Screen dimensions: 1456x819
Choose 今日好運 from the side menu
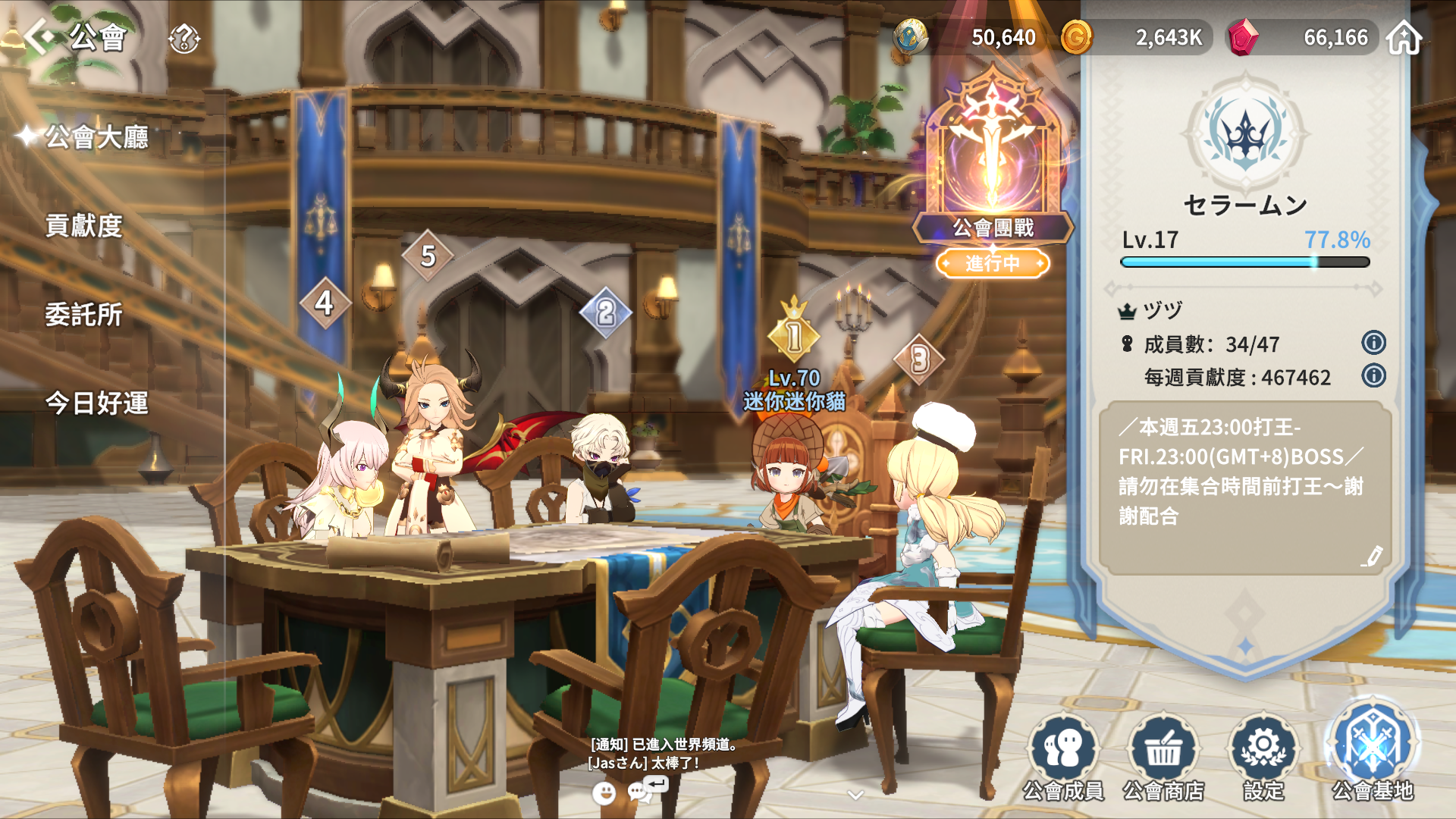tap(96, 403)
